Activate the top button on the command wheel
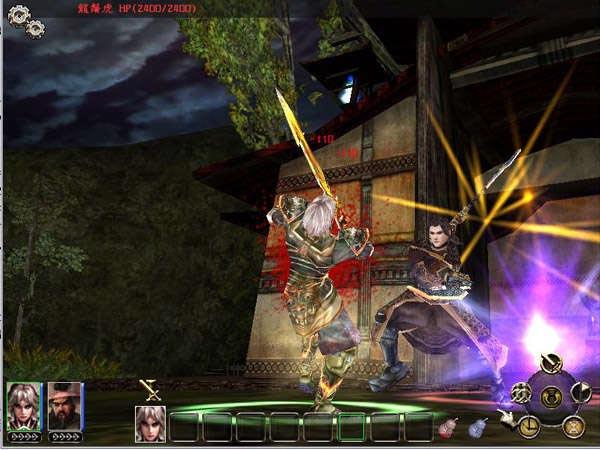The image size is (600, 450). [x=549, y=364]
